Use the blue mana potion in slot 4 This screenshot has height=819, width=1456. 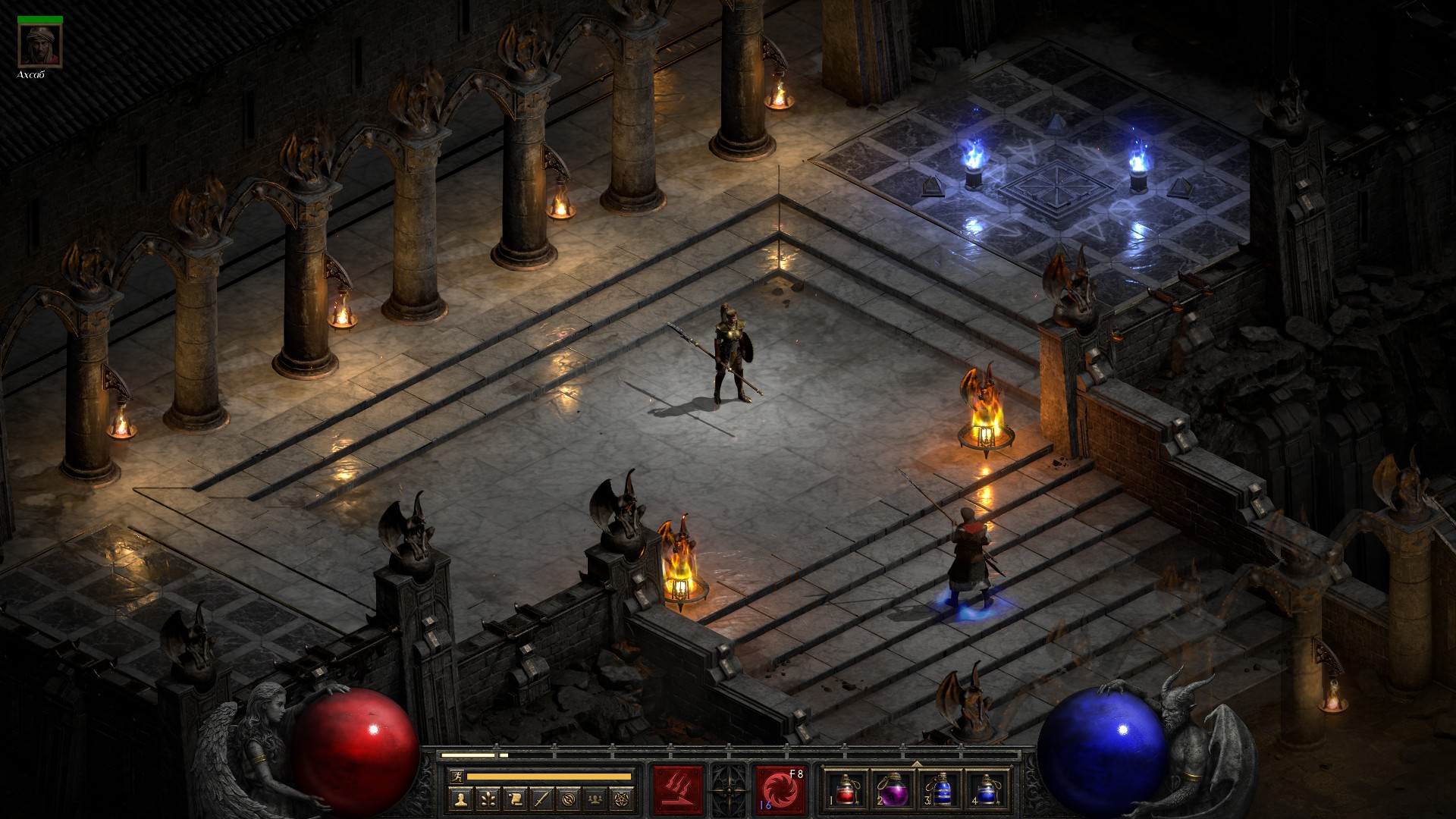pos(987,789)
